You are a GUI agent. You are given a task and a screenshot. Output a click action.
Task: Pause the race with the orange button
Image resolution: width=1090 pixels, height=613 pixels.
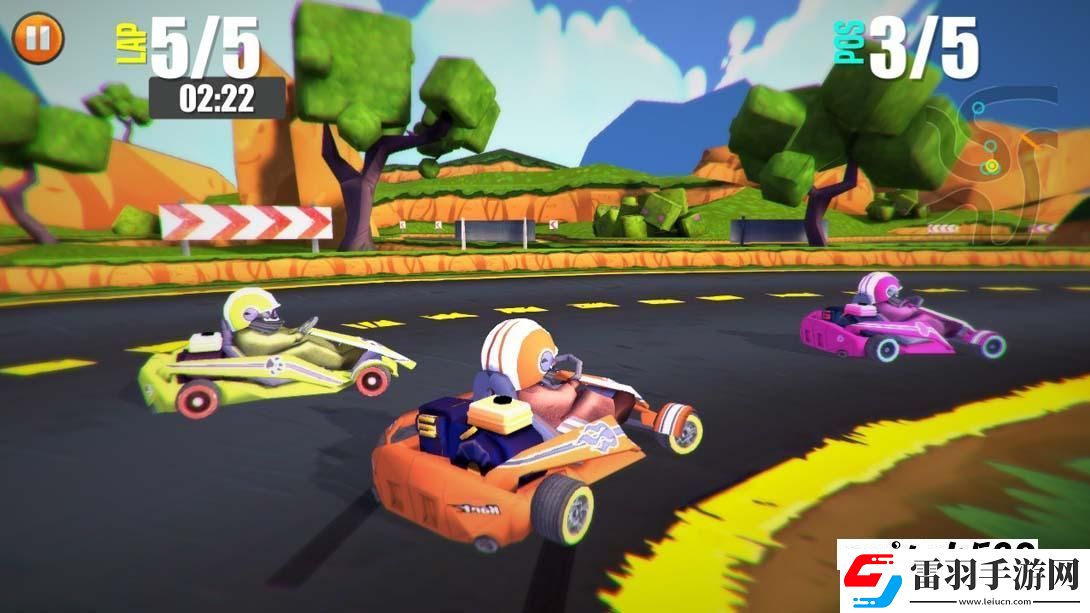click(38, 38)
